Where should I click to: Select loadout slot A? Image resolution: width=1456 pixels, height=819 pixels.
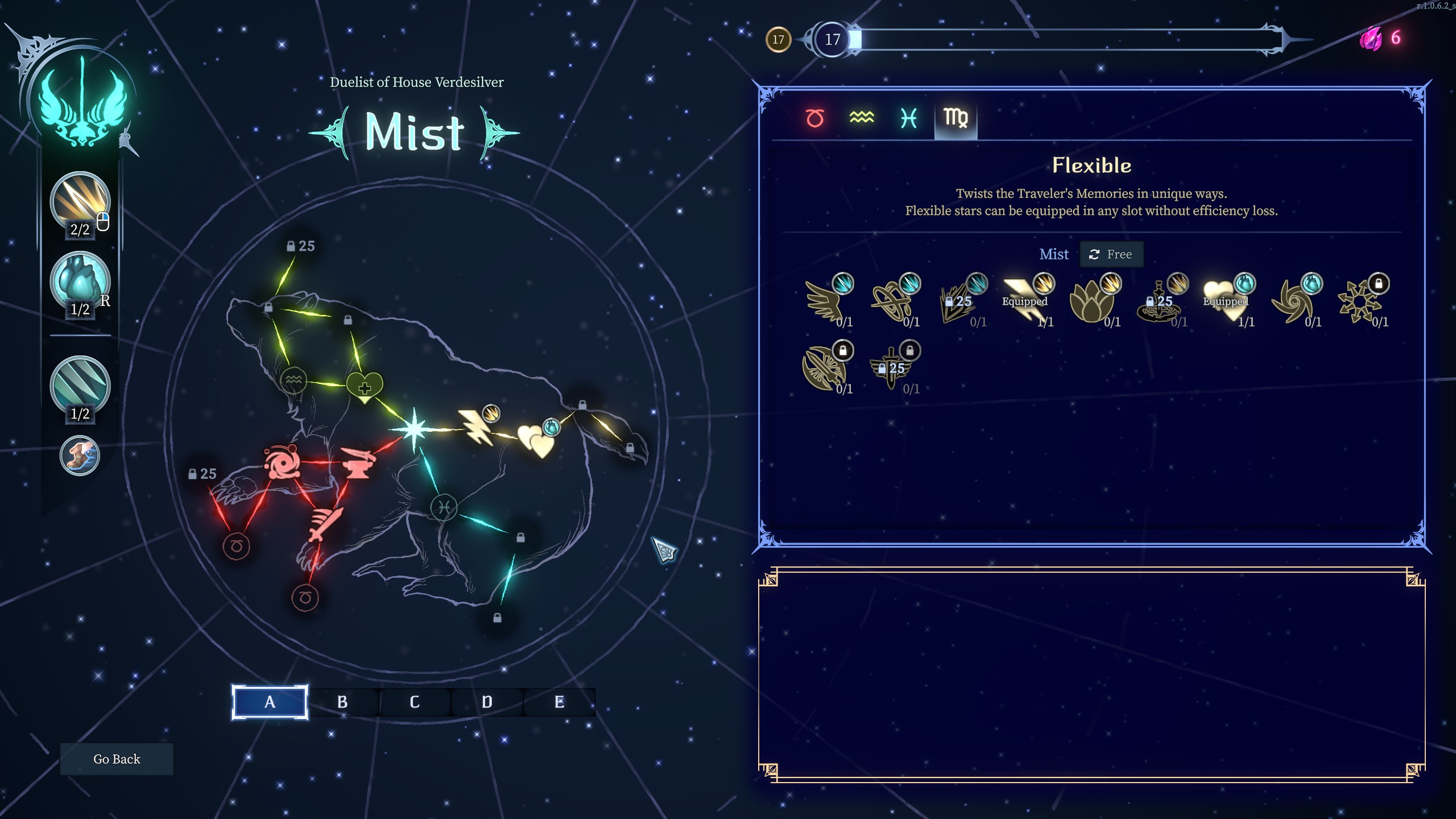click(x=270, y=702)
